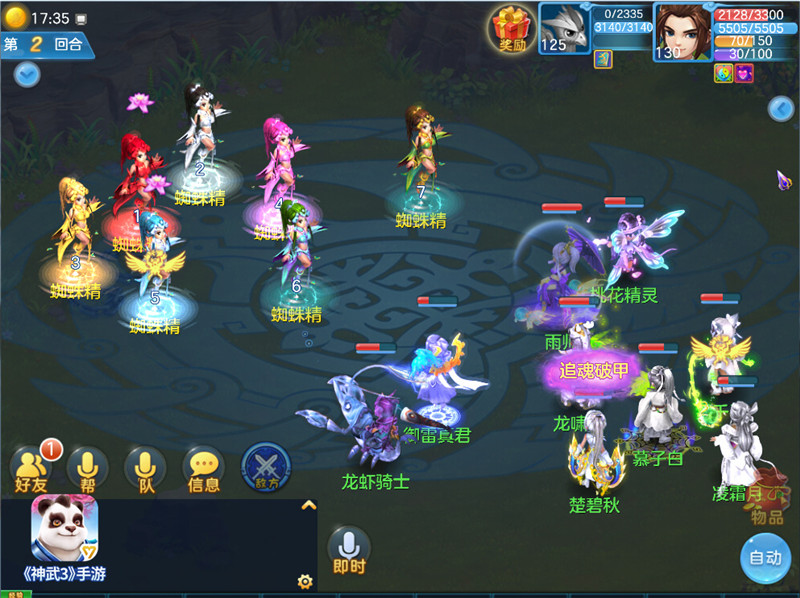View the purple heart buff icon
This screenshot has height=598, width=800.
coord(744,73)
